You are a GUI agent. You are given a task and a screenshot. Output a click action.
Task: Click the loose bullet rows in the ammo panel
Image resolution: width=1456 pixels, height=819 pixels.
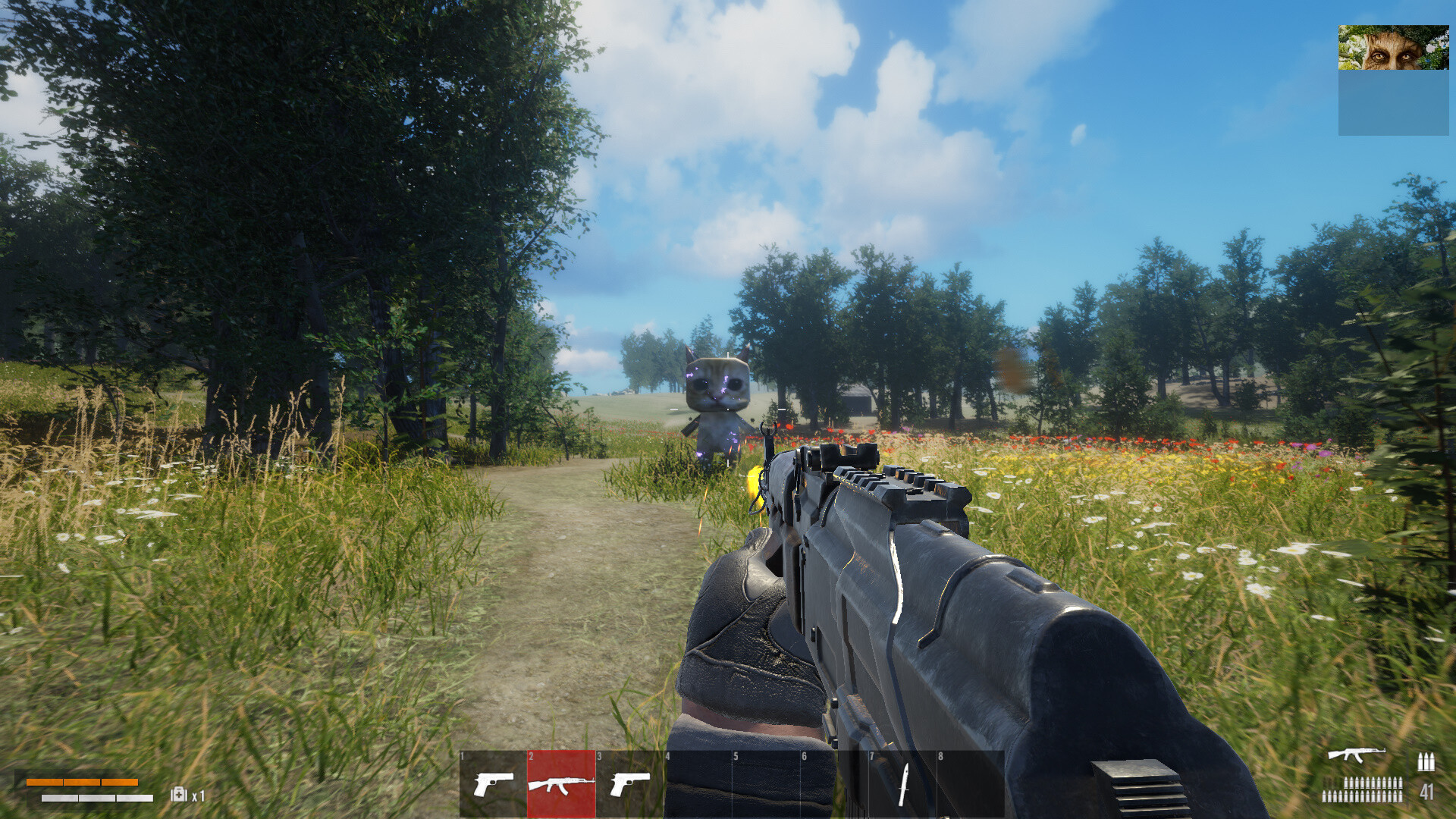(1363, 790)
